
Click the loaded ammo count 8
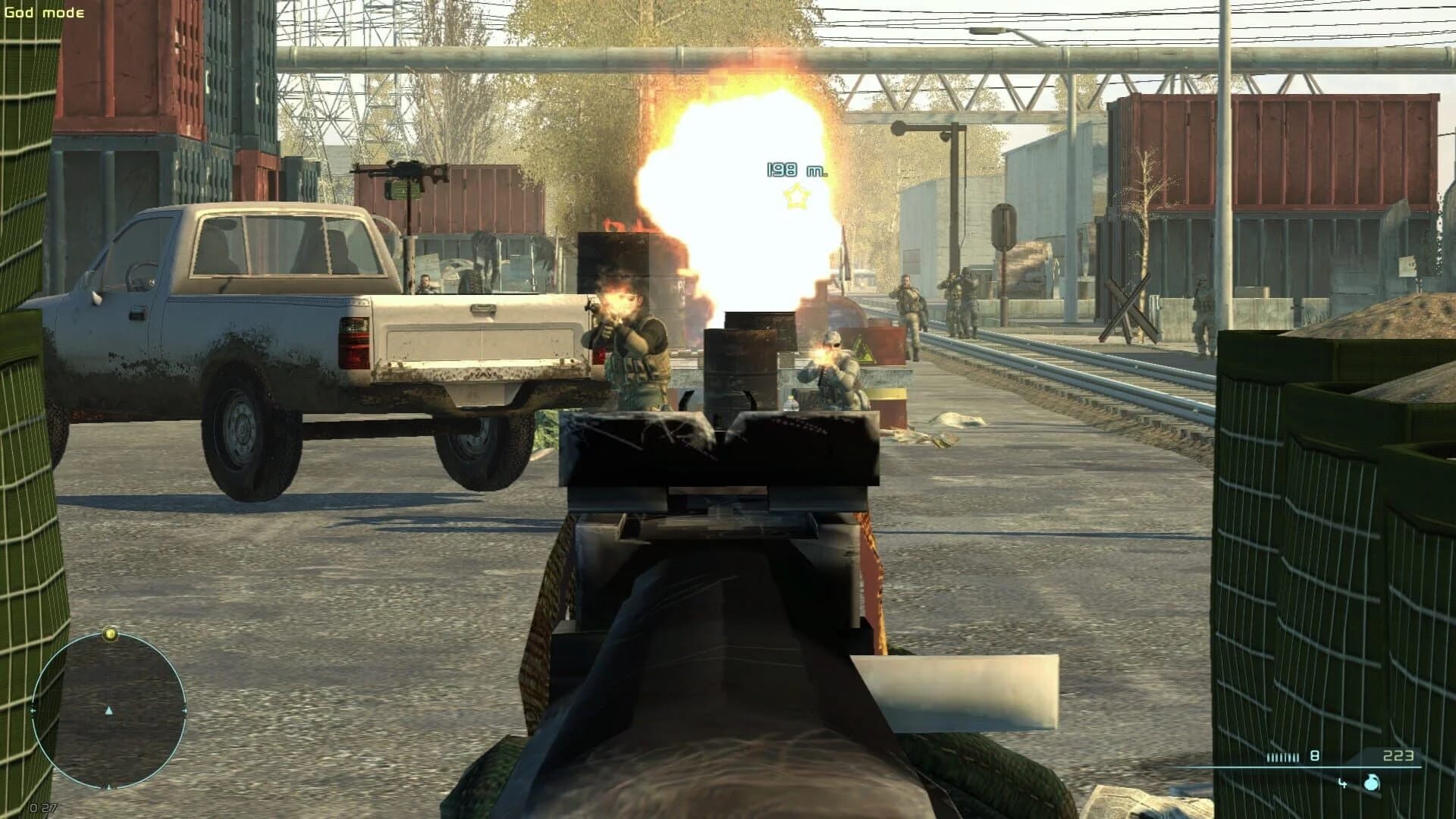click(x=1314, y=755)
